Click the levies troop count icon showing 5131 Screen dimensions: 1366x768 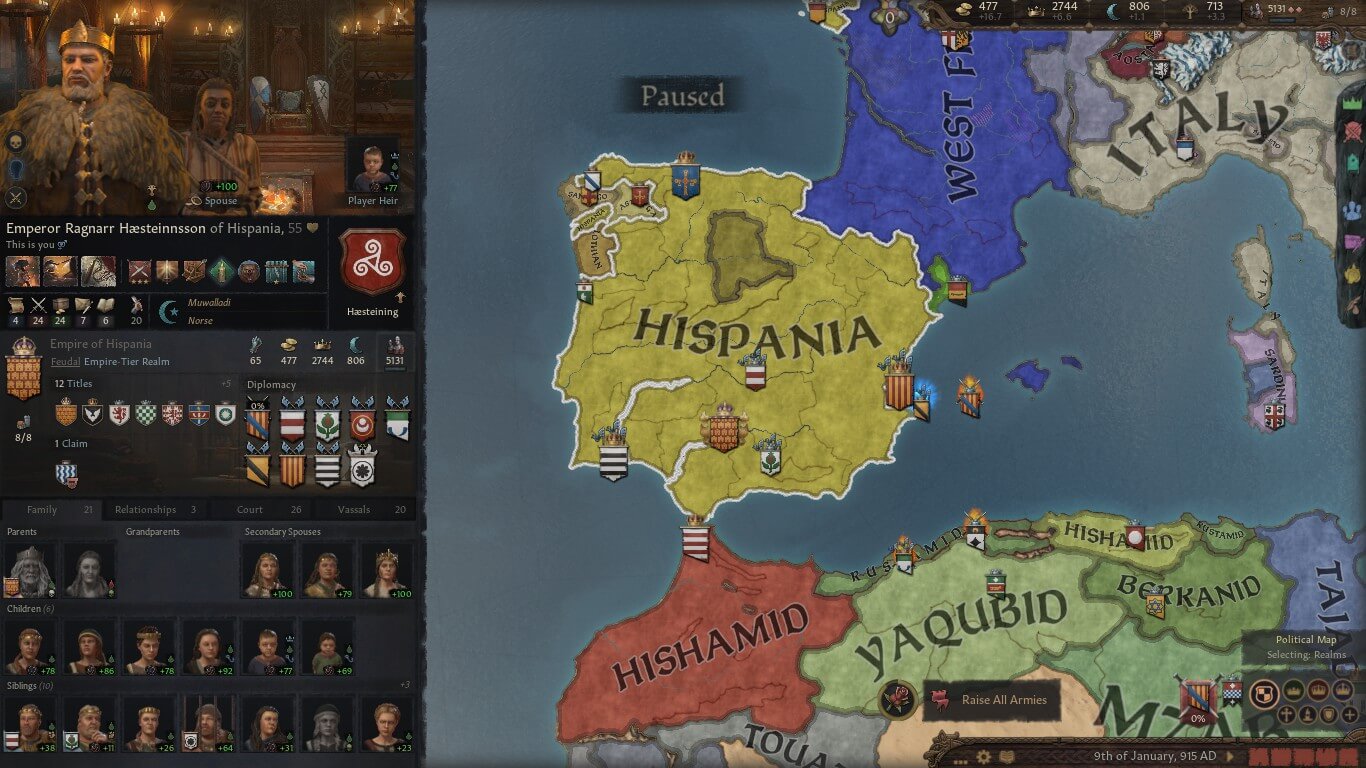1257,10
